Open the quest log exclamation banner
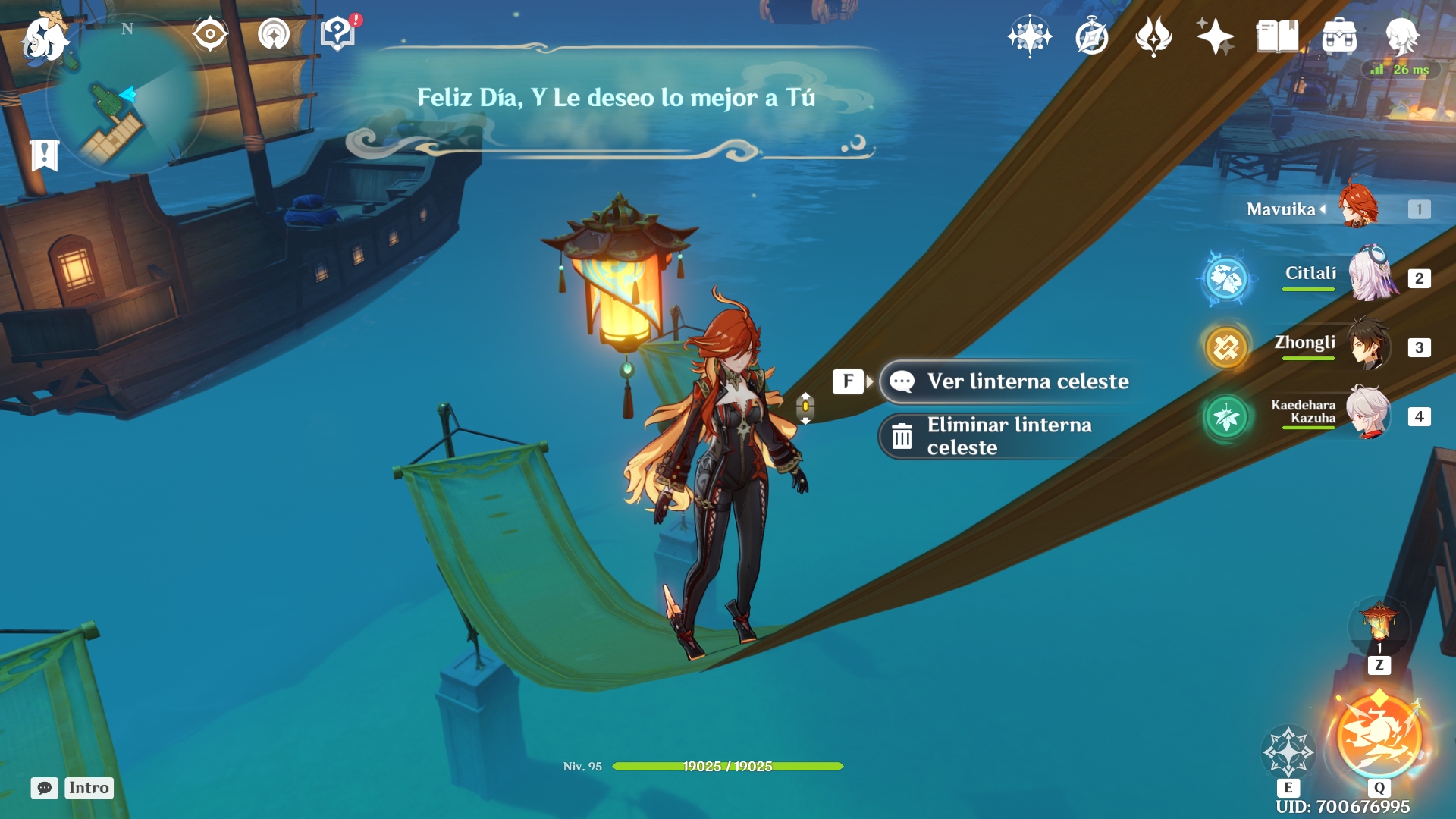1456x819 pixels. pos(45,155)
